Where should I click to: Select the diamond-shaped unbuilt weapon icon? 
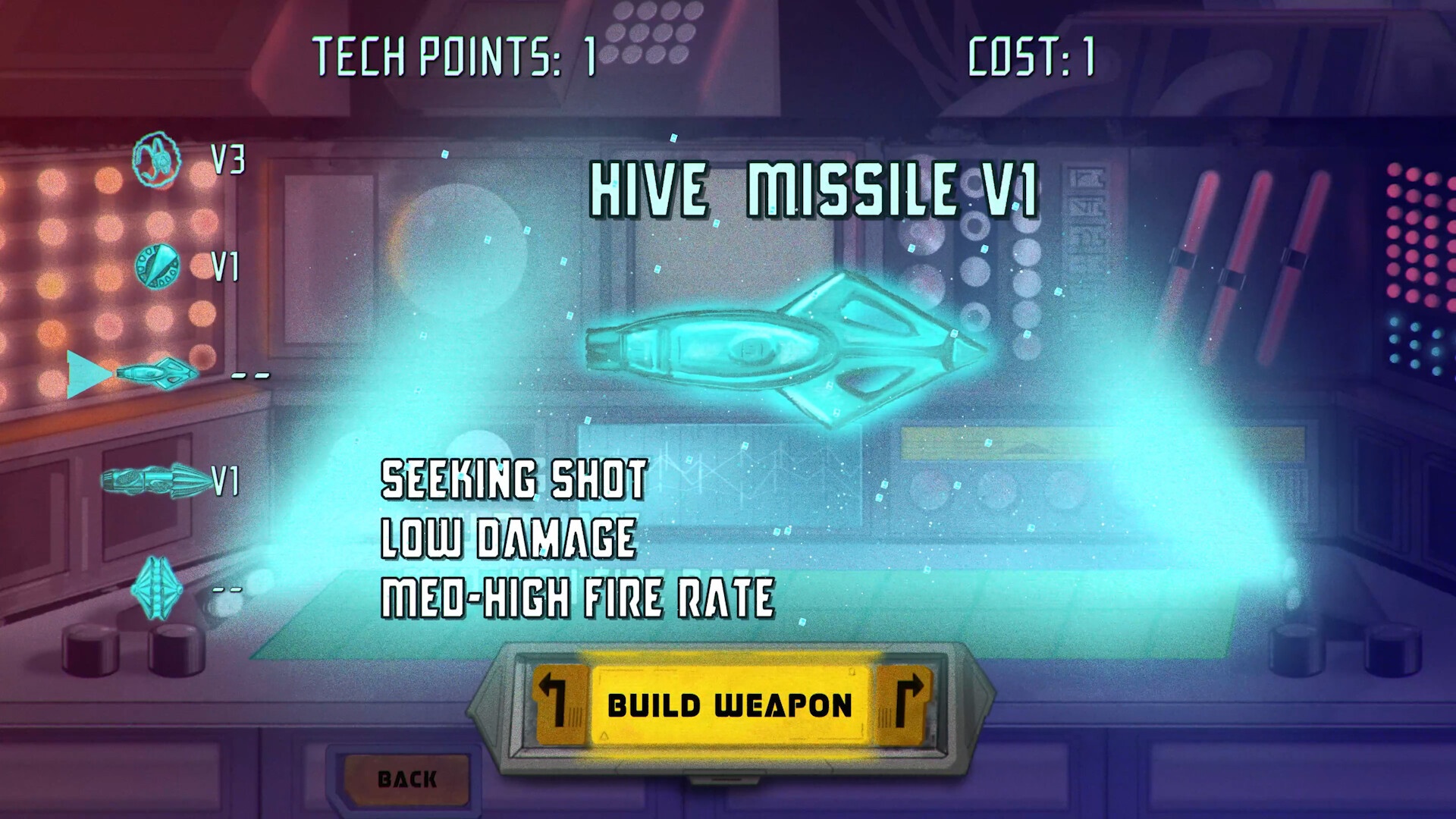pyautogui.click(x=156, y=588)
